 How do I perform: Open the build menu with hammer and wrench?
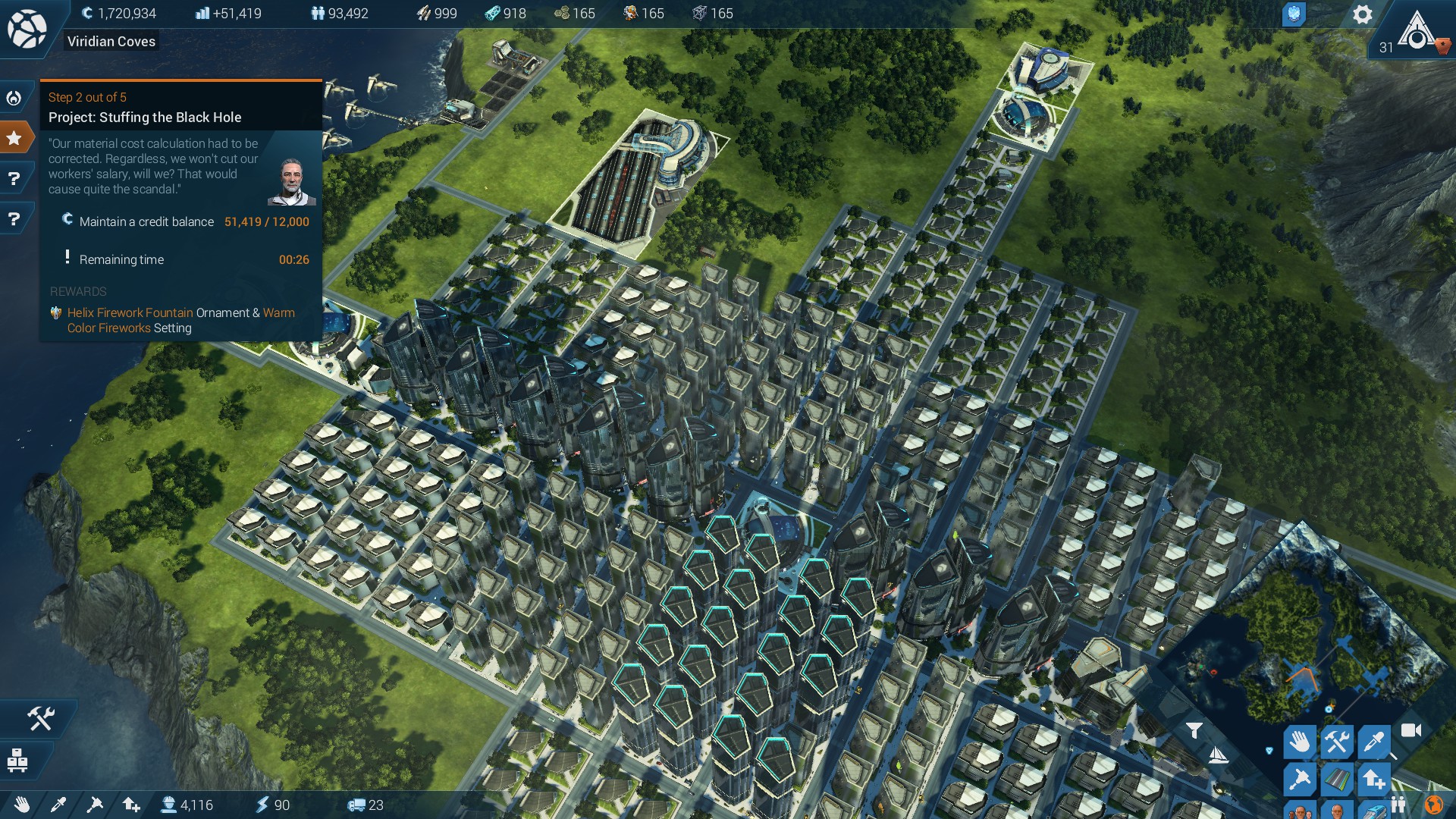coord(1337,742)
